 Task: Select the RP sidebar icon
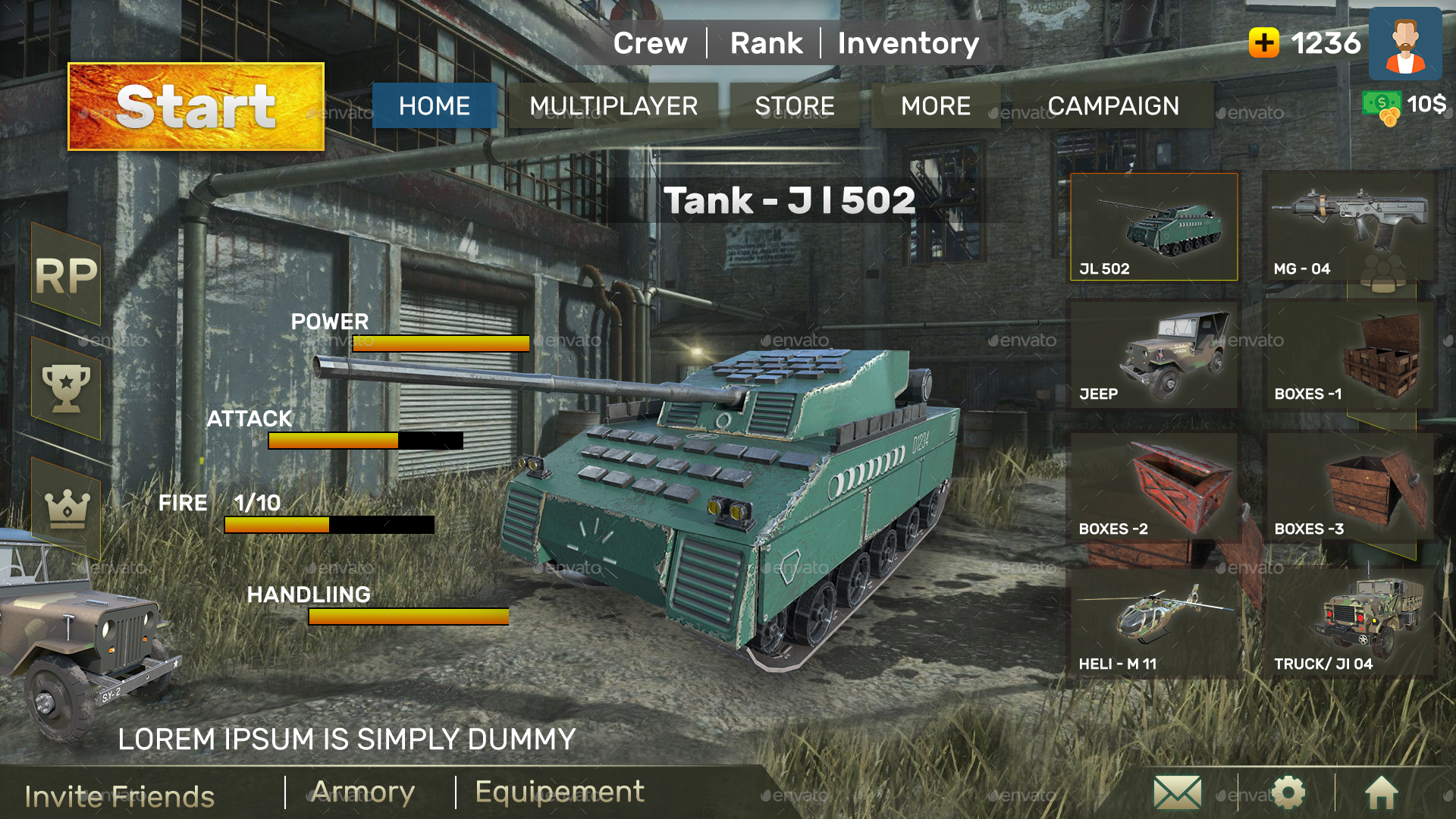coord(67,275)
